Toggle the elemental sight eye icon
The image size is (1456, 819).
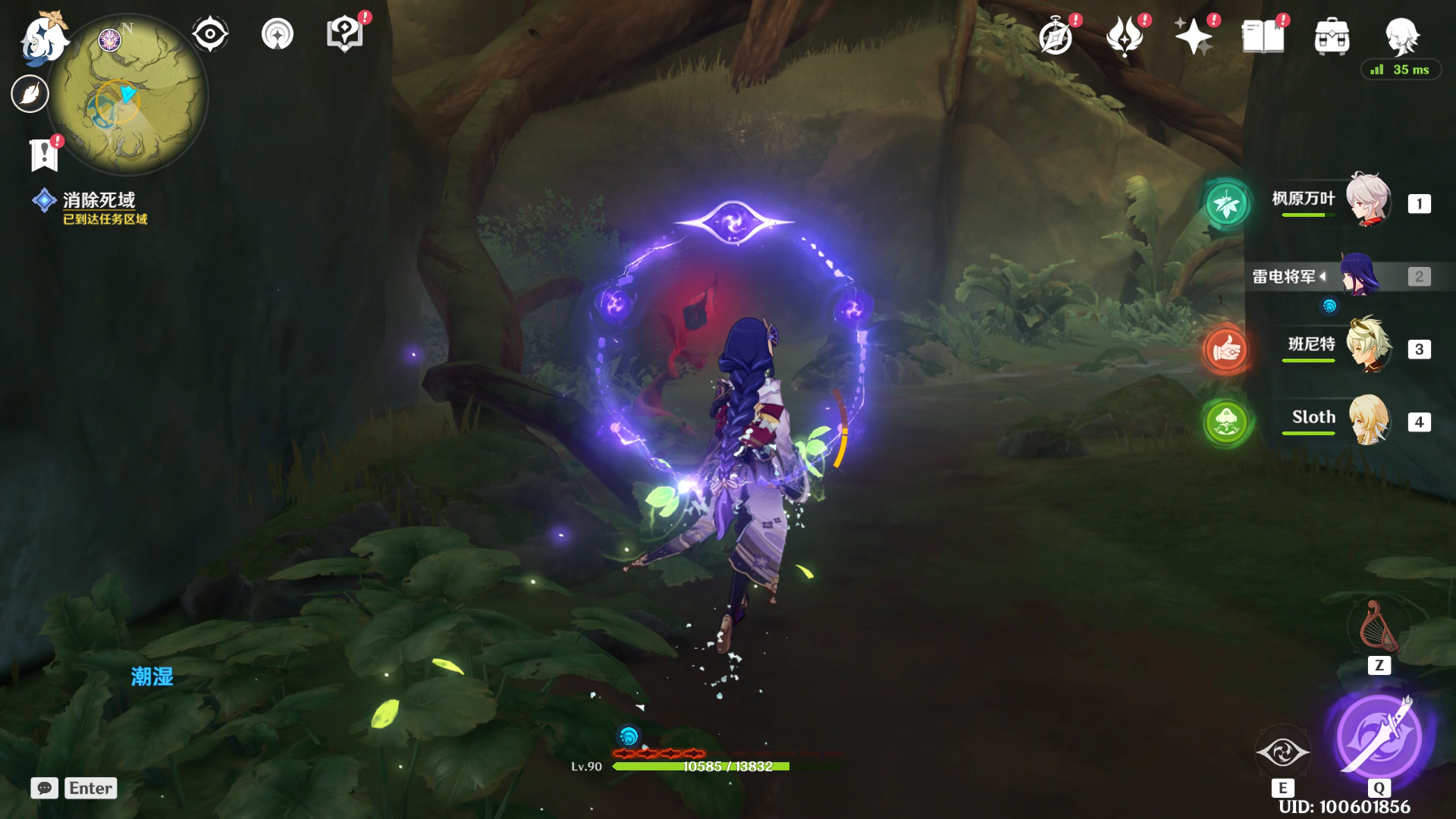[x=210, y=35]
